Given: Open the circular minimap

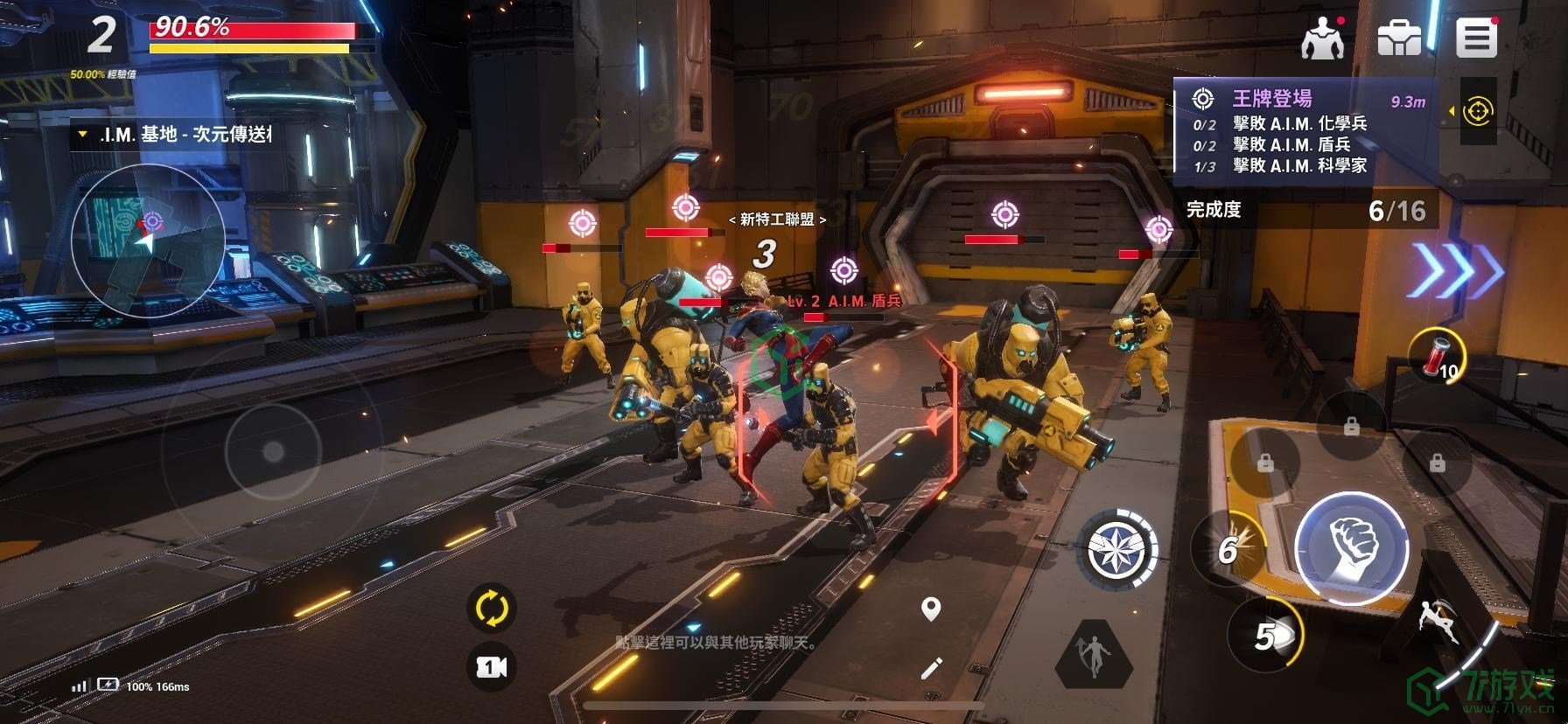Looking at the screenshot, I should click(x=148, y=240).
